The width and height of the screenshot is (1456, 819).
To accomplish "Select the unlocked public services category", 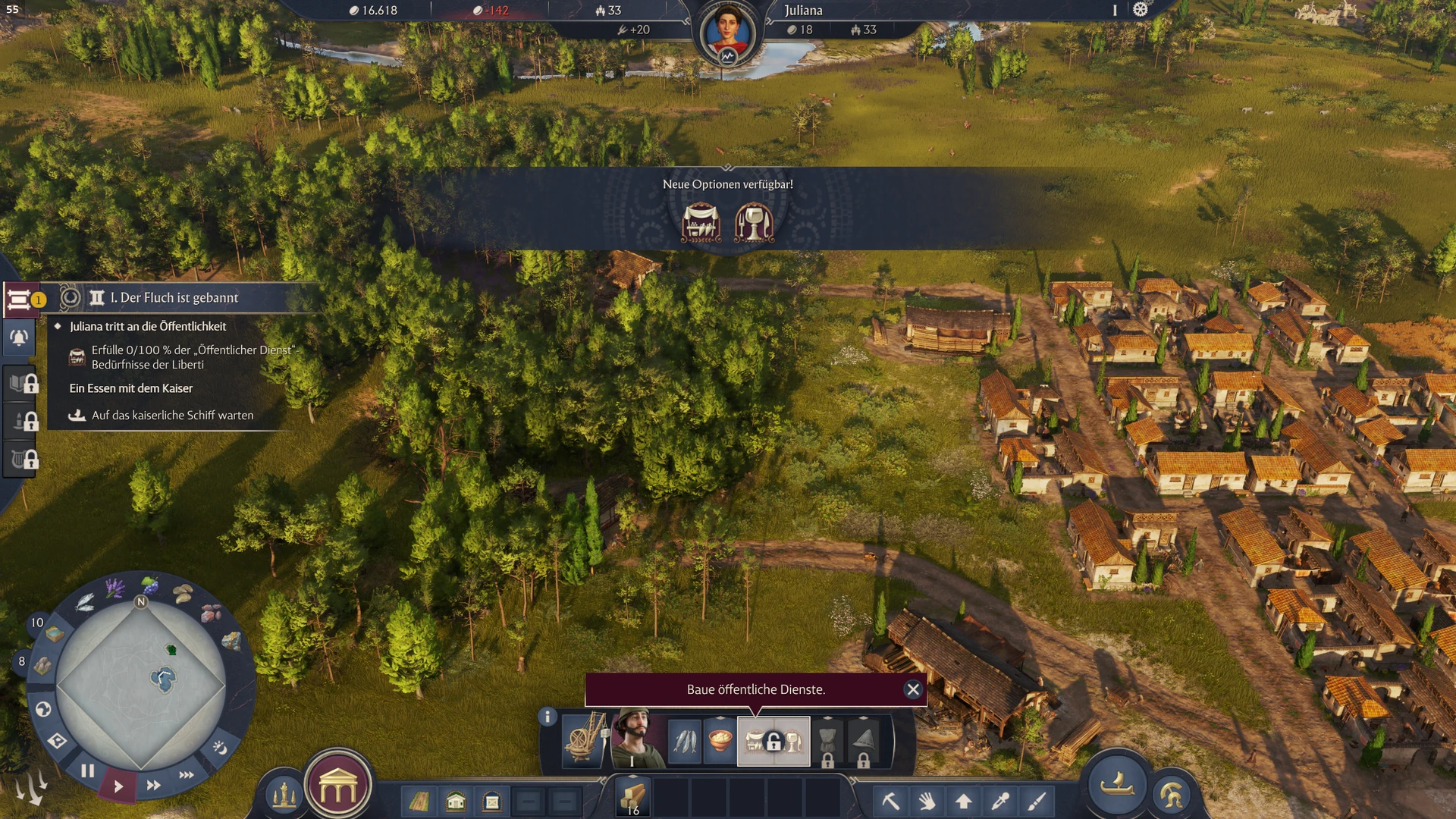I will pyautogui.click(x=773, y=741).
